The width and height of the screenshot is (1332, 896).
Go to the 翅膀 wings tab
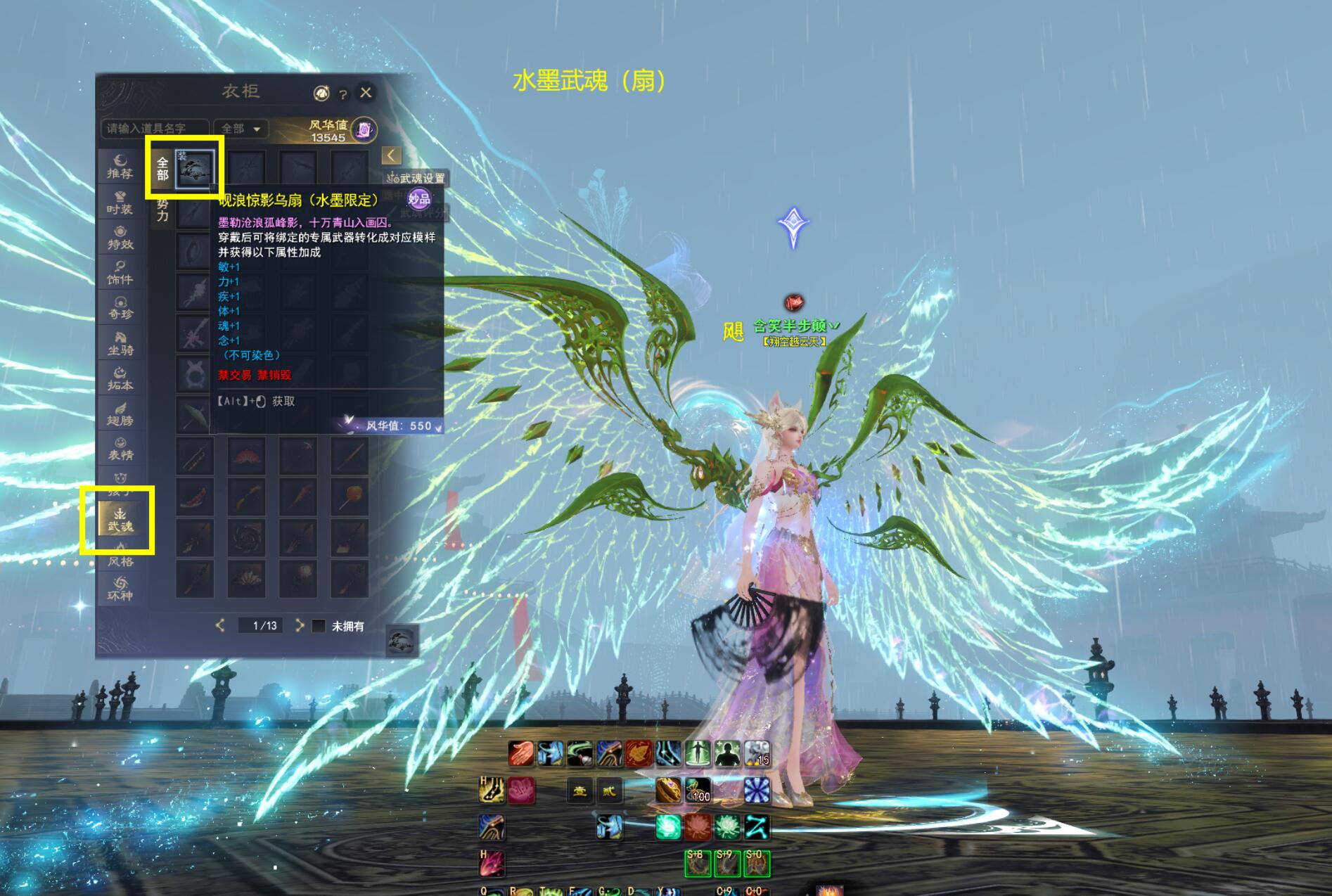[120, 414]
